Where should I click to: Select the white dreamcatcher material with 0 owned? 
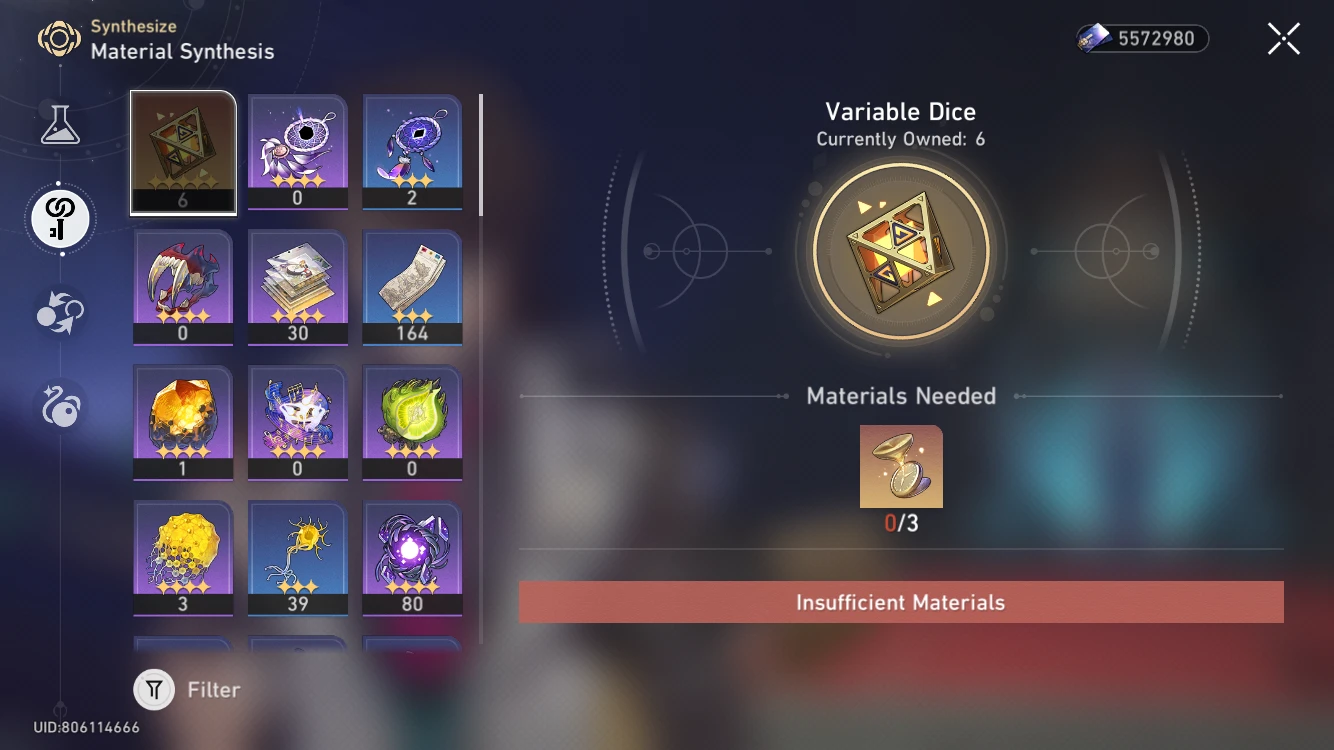point(298,150)
